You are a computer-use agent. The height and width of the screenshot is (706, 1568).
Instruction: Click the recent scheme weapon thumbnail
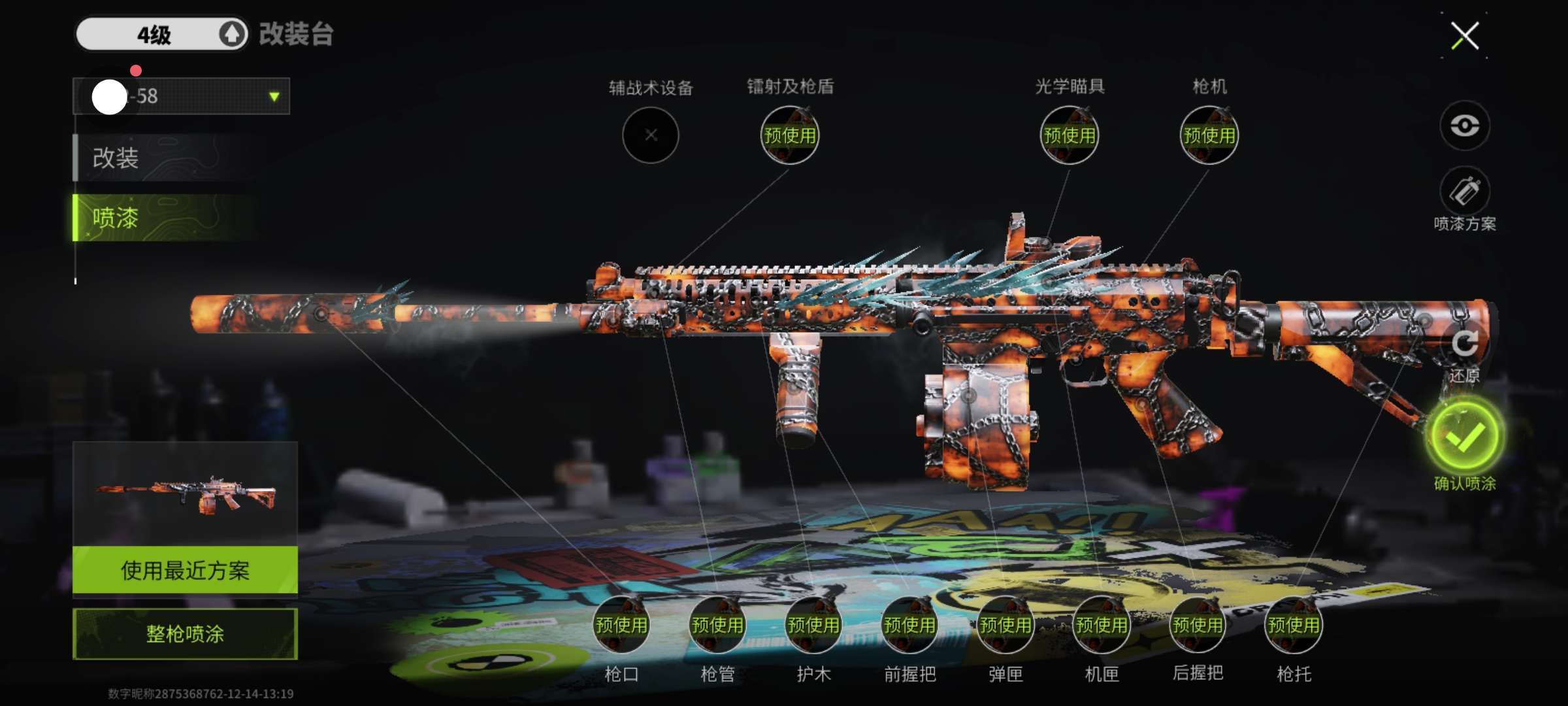pos(185,495)
